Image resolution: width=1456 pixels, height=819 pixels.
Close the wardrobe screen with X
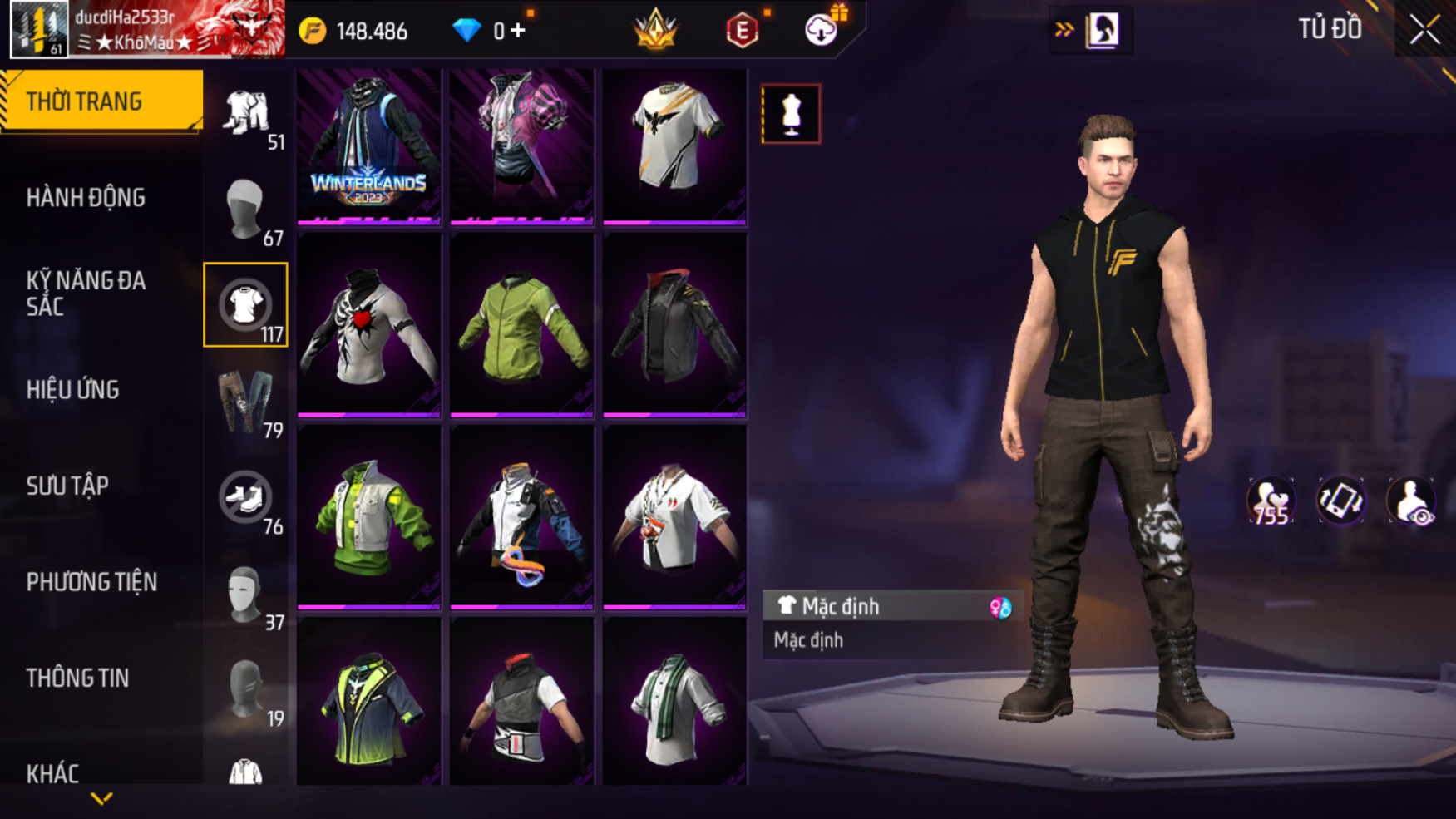(1424, 31)
